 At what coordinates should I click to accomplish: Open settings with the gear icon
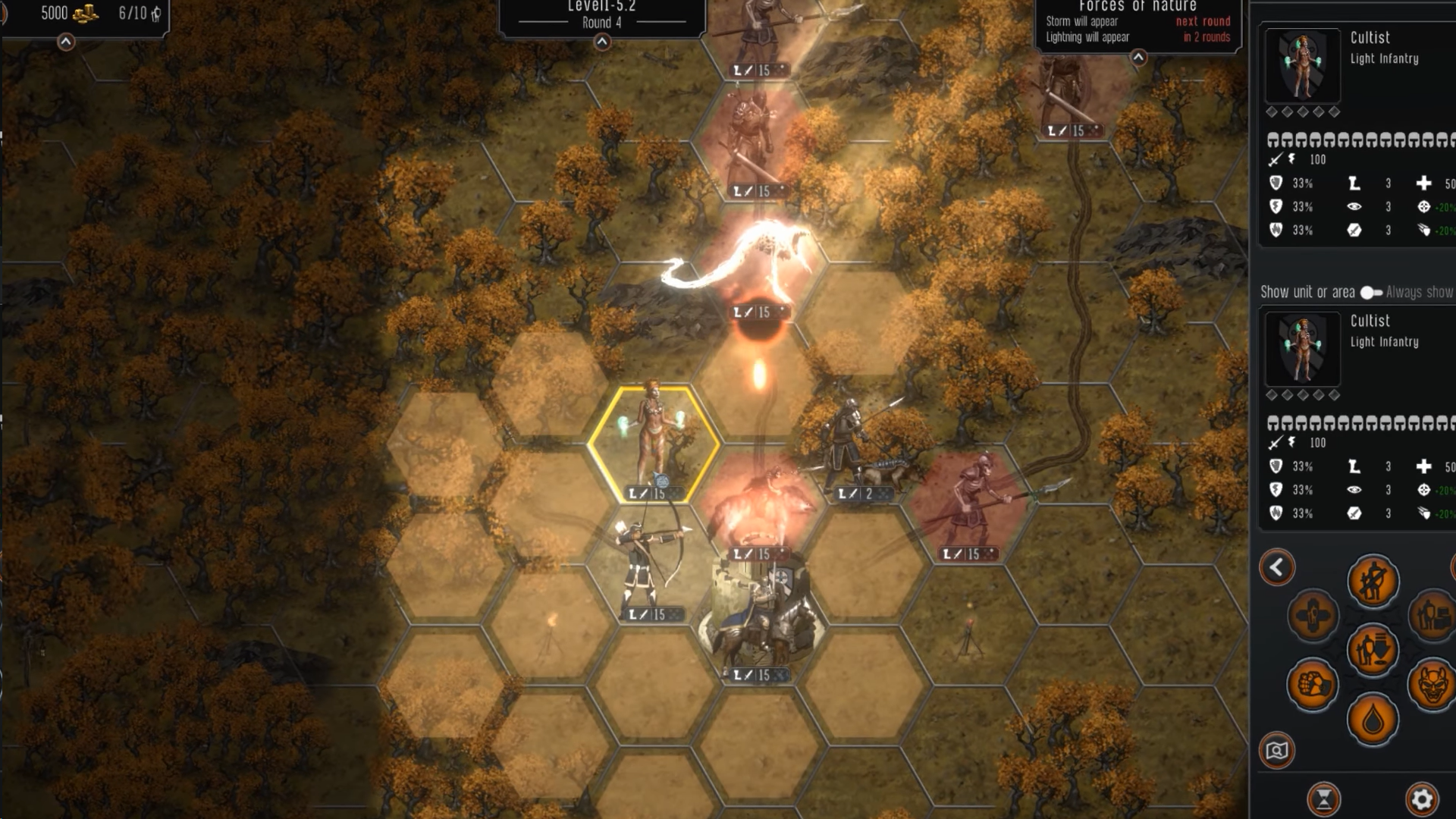1422,799
